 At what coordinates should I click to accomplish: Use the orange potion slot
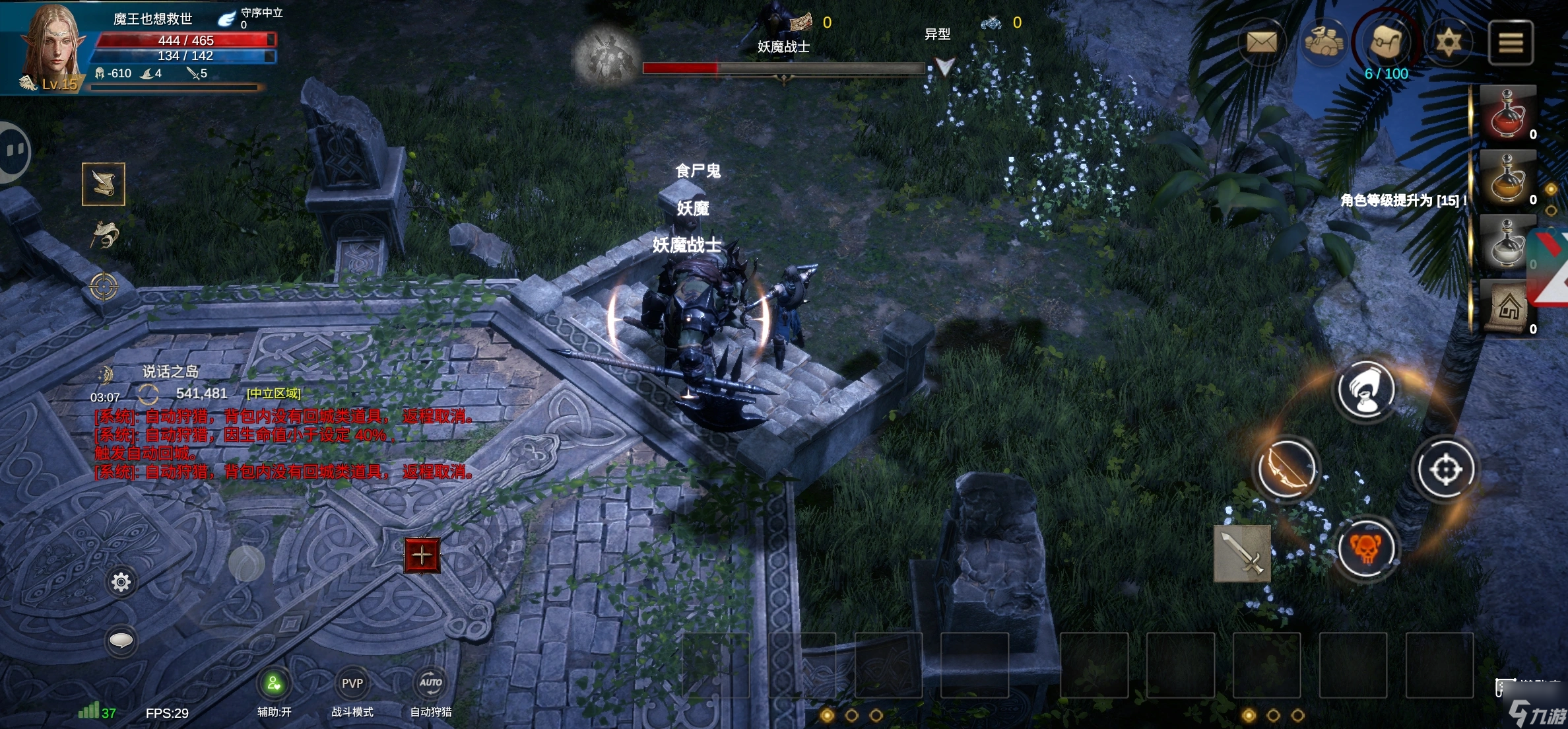pyautogui.click(x=1507, y=178)
